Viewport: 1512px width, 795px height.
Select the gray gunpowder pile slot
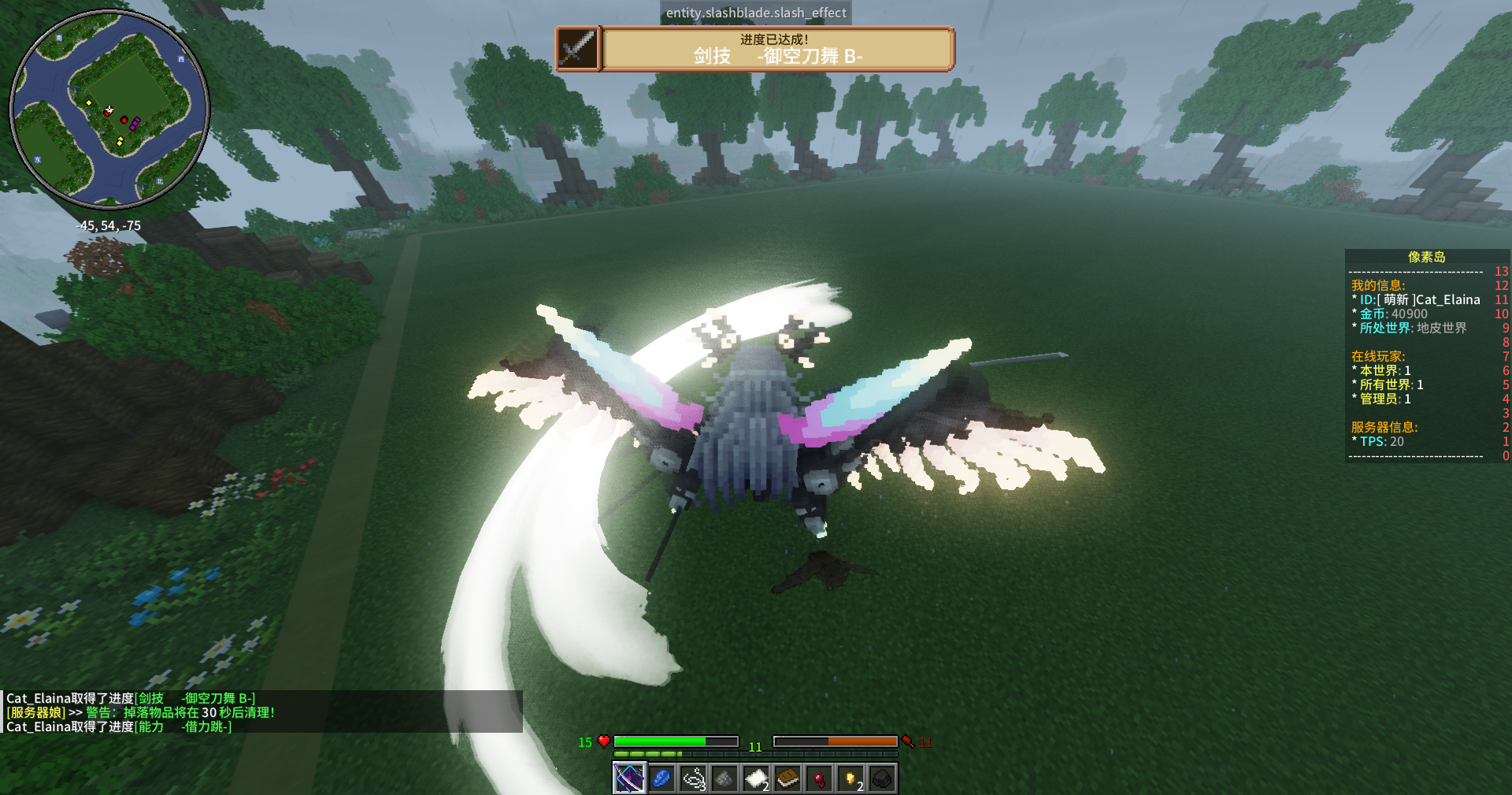click(x=724, y=778)
